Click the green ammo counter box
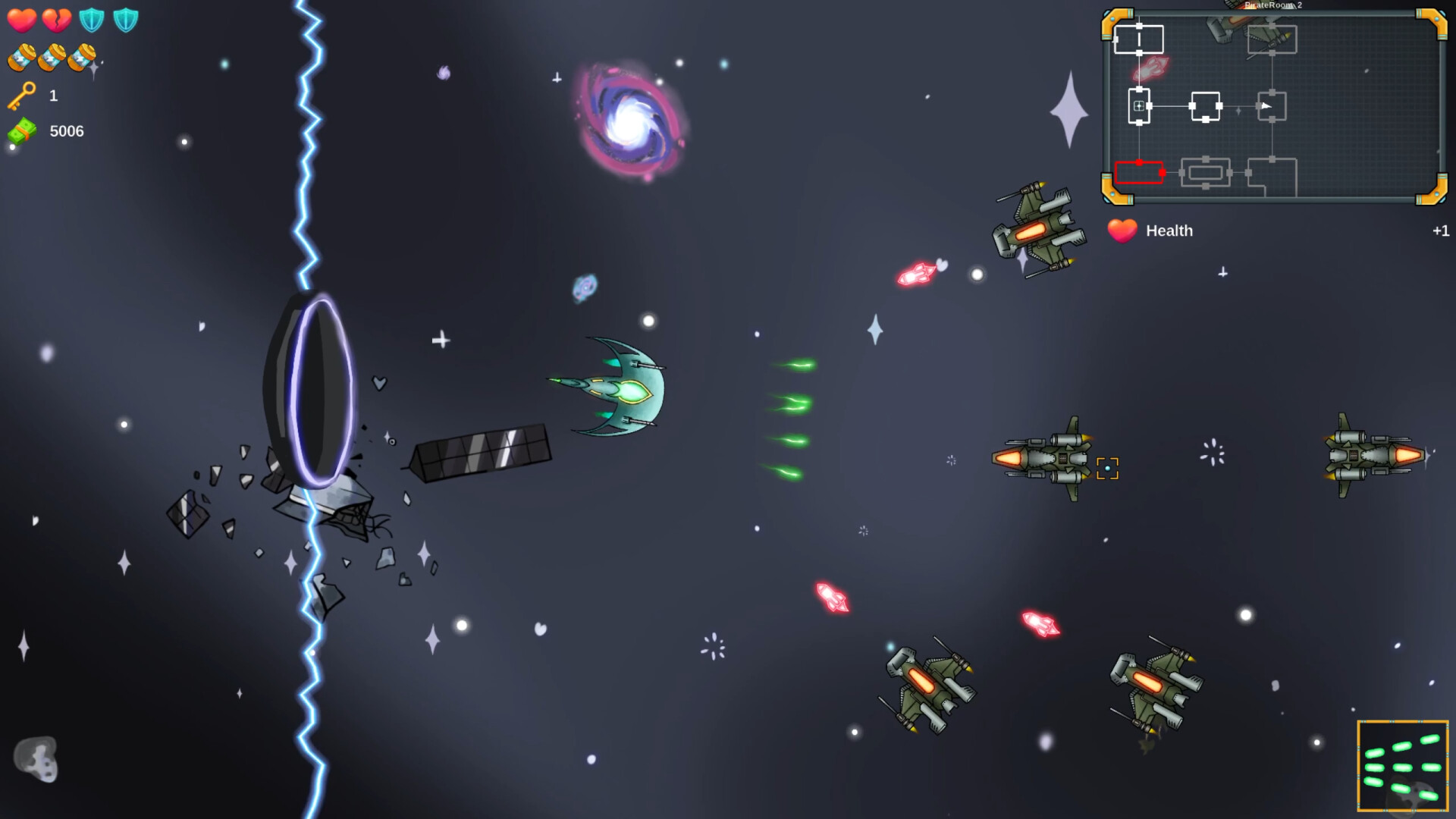Viewport: 1456px width, 819px height. point(1402,766)
